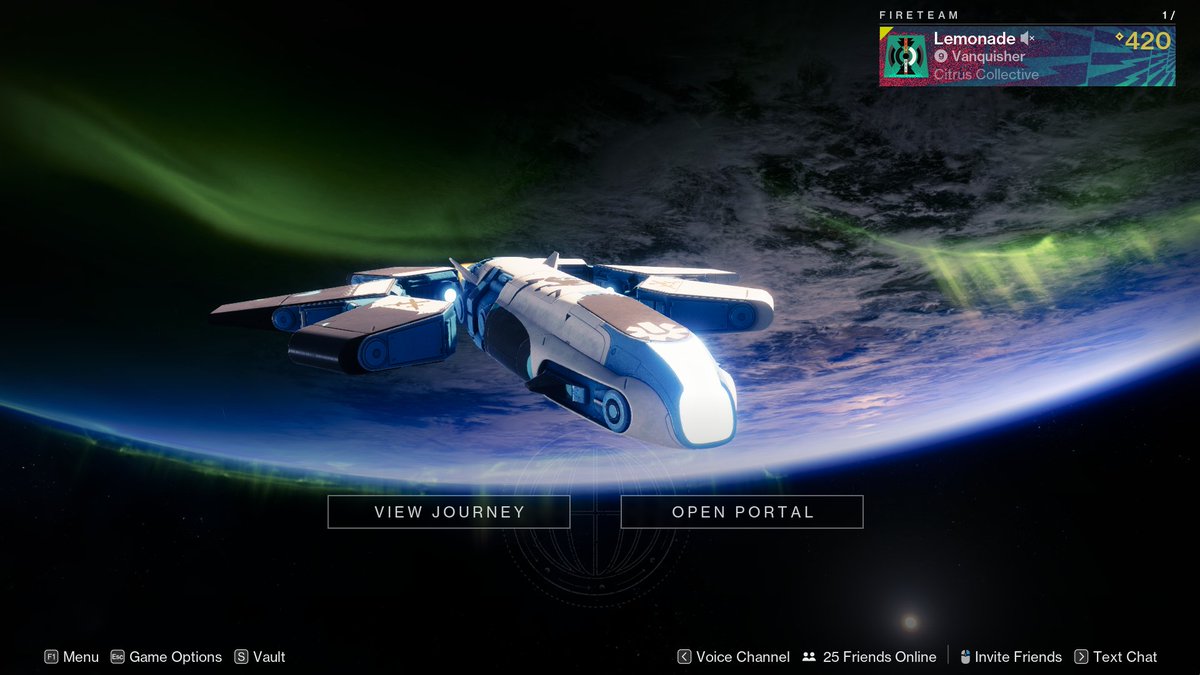Open Game Options
This screenshot has width=1200, height=675.
coord(166,657)
